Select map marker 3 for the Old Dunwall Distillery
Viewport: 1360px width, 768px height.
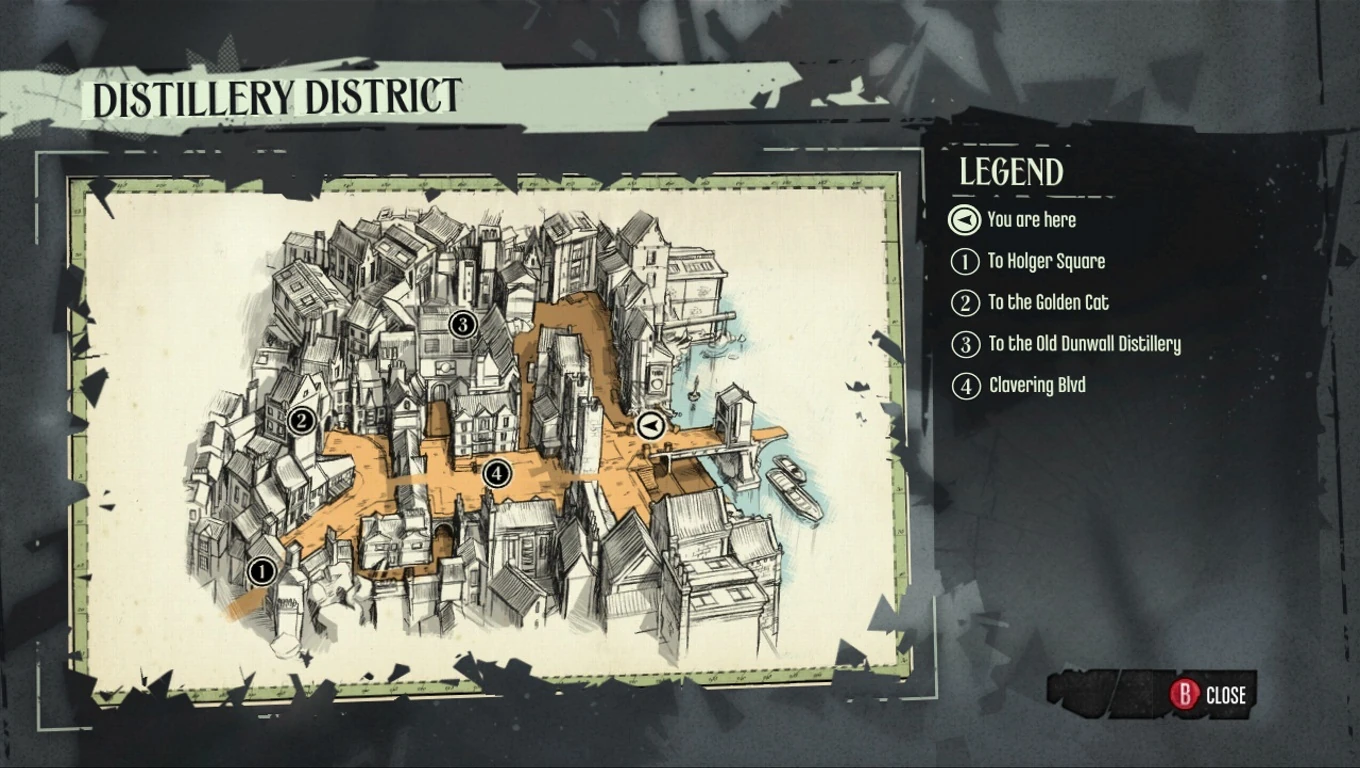(x=462, y=323)
